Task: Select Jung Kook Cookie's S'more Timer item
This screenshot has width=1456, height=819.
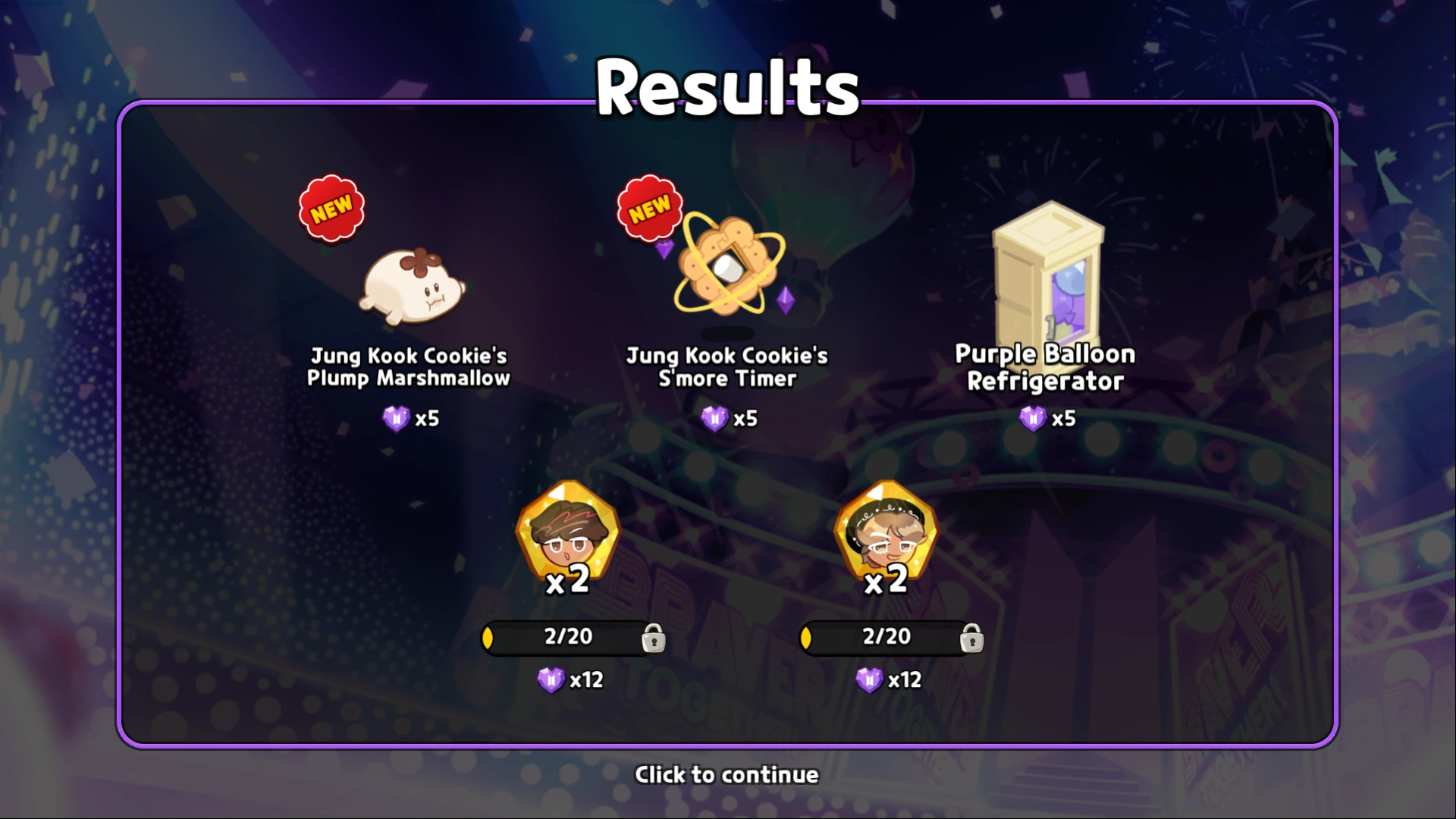Action: 728,269
